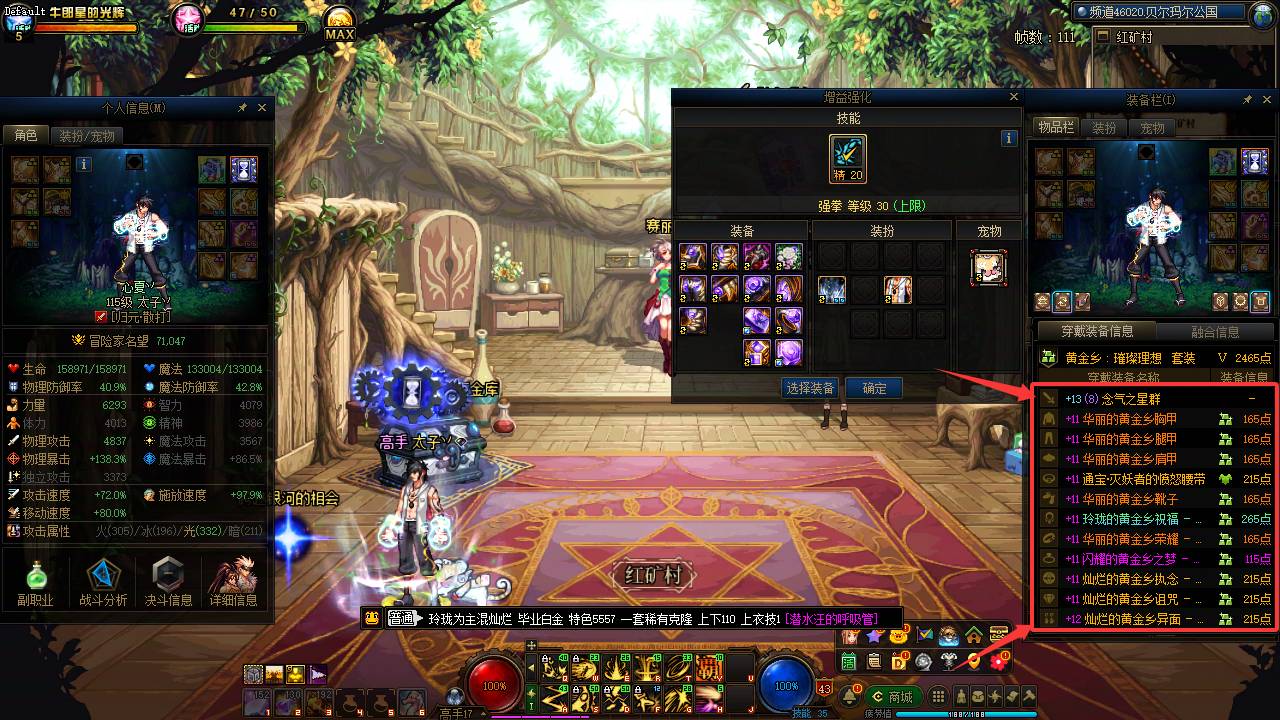Viewport: 1280px width, 720px height.
Task: Open 详细信息 detailed info
Action: [x=233, y=582]
